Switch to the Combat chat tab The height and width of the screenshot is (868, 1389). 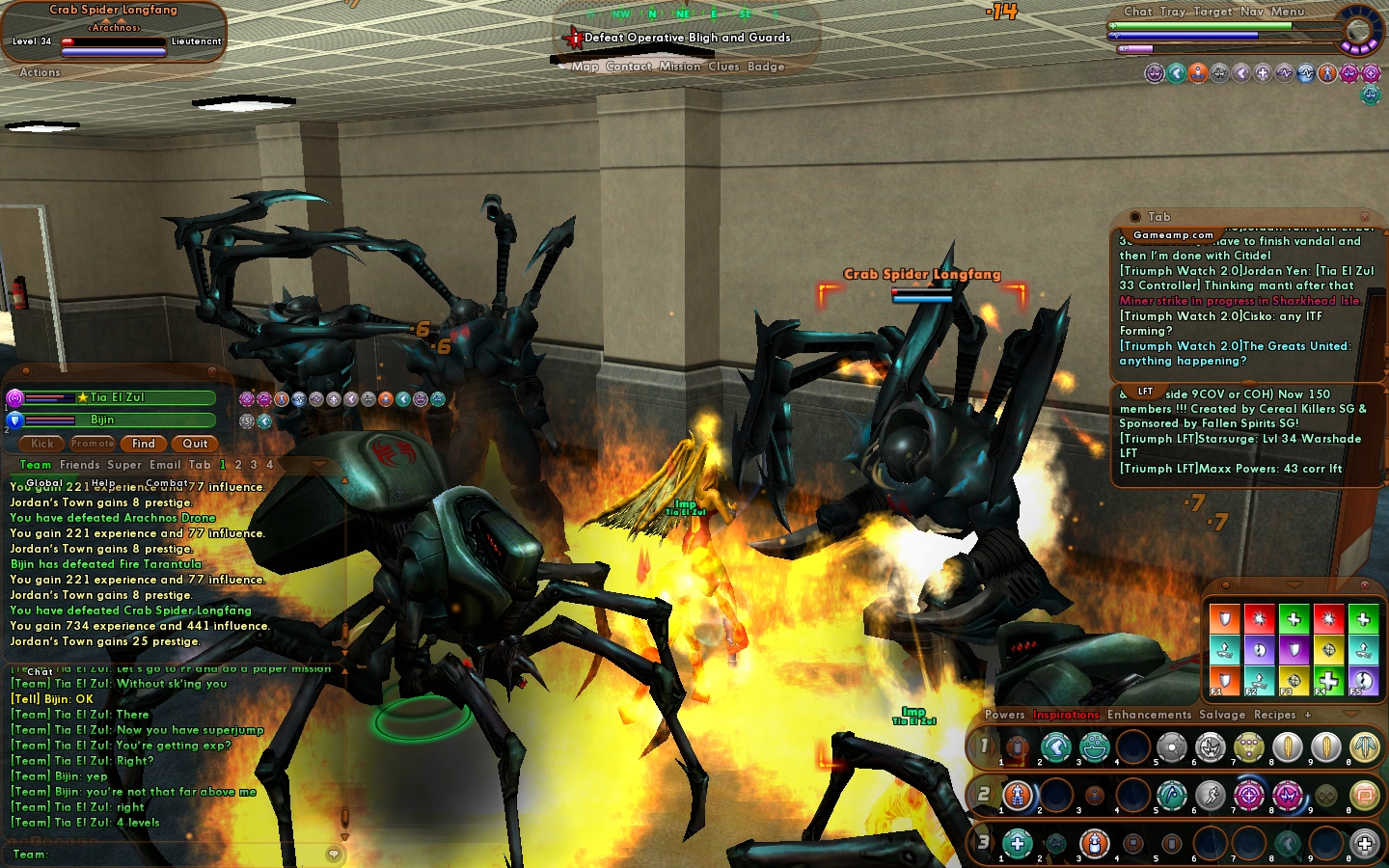tap(167, 483)
